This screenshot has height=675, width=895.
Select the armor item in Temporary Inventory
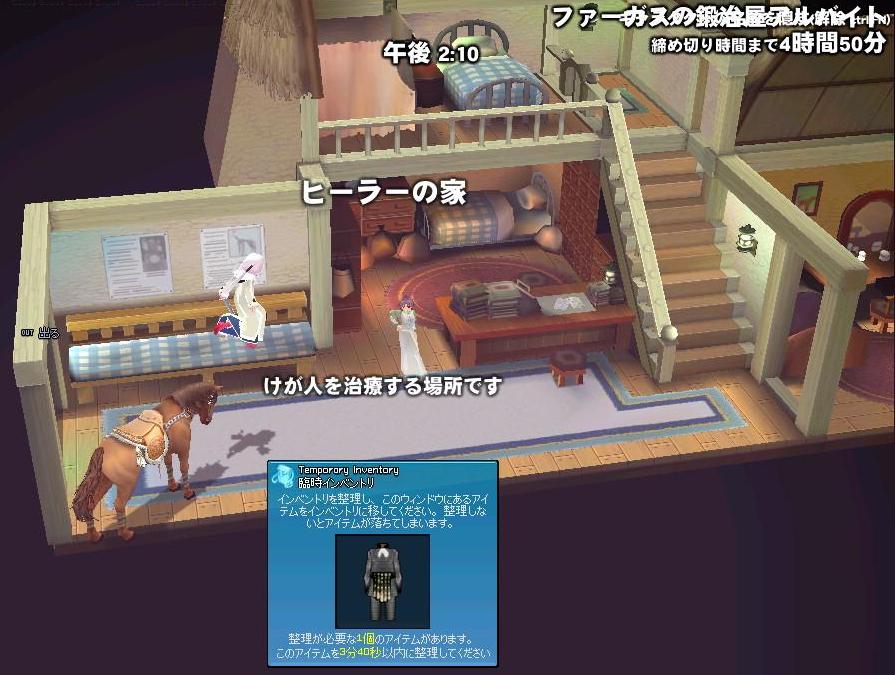point(381,580)
